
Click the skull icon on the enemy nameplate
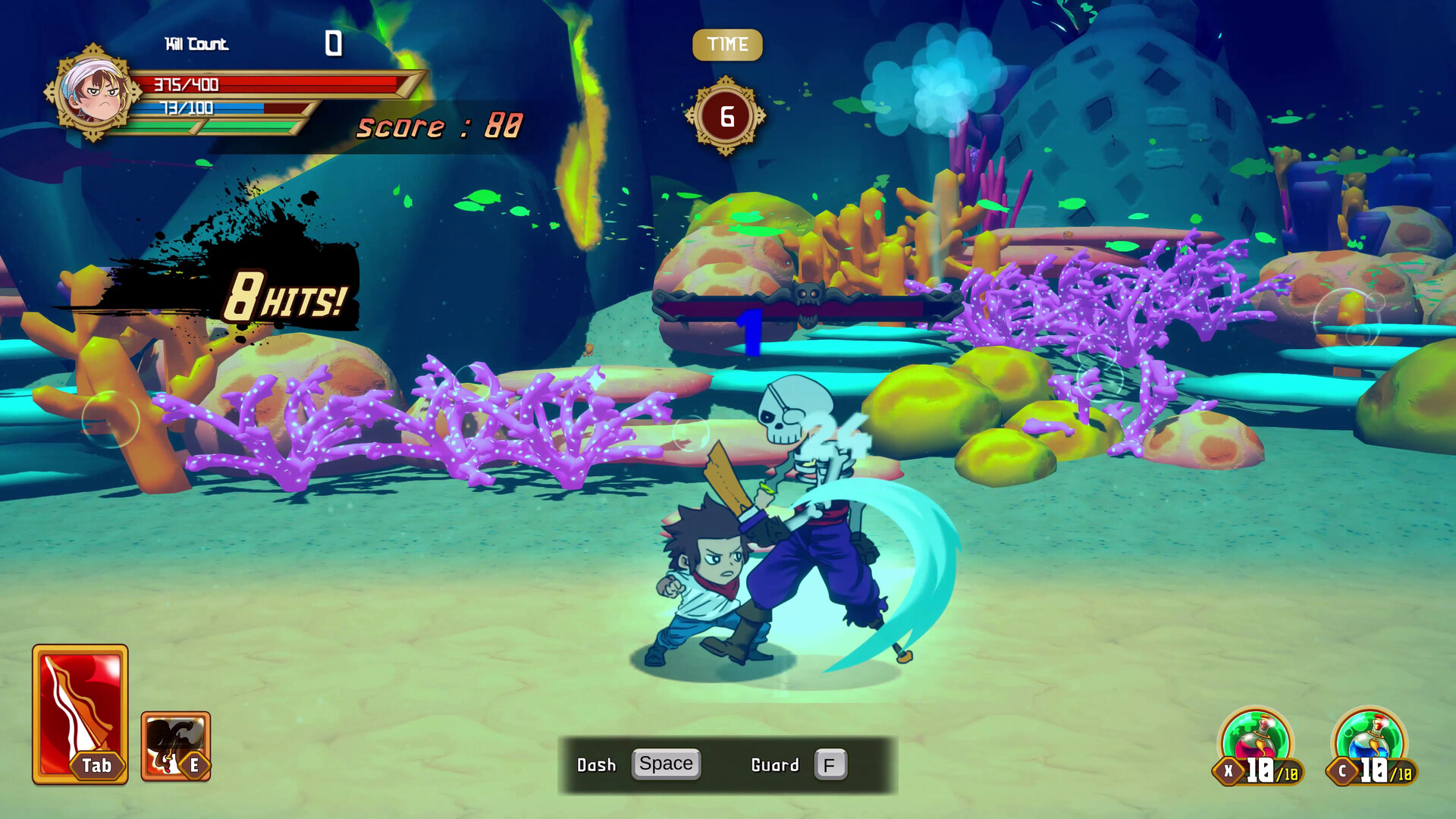pos(811,296)
